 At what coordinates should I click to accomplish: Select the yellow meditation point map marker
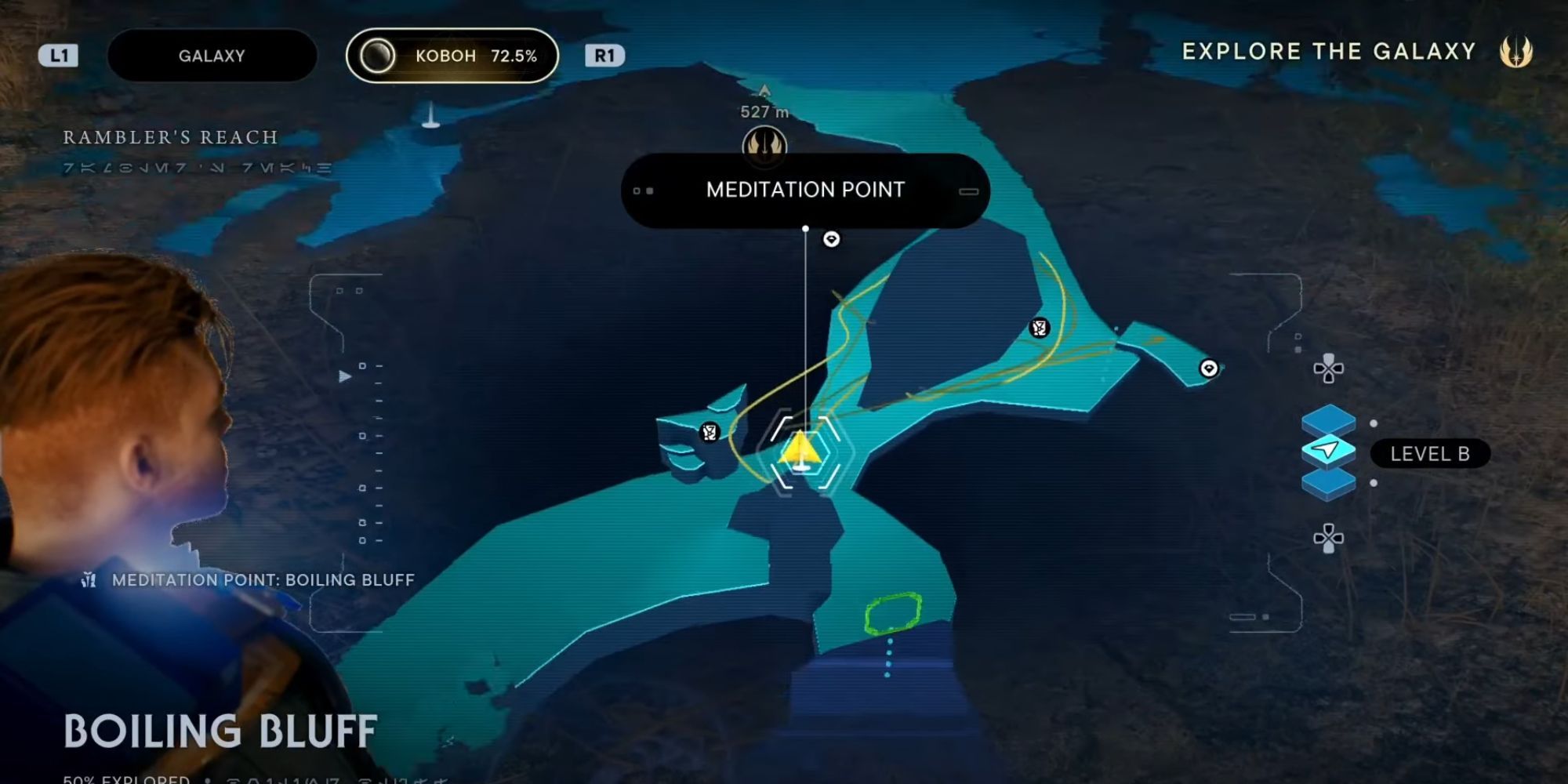point(800,452)
